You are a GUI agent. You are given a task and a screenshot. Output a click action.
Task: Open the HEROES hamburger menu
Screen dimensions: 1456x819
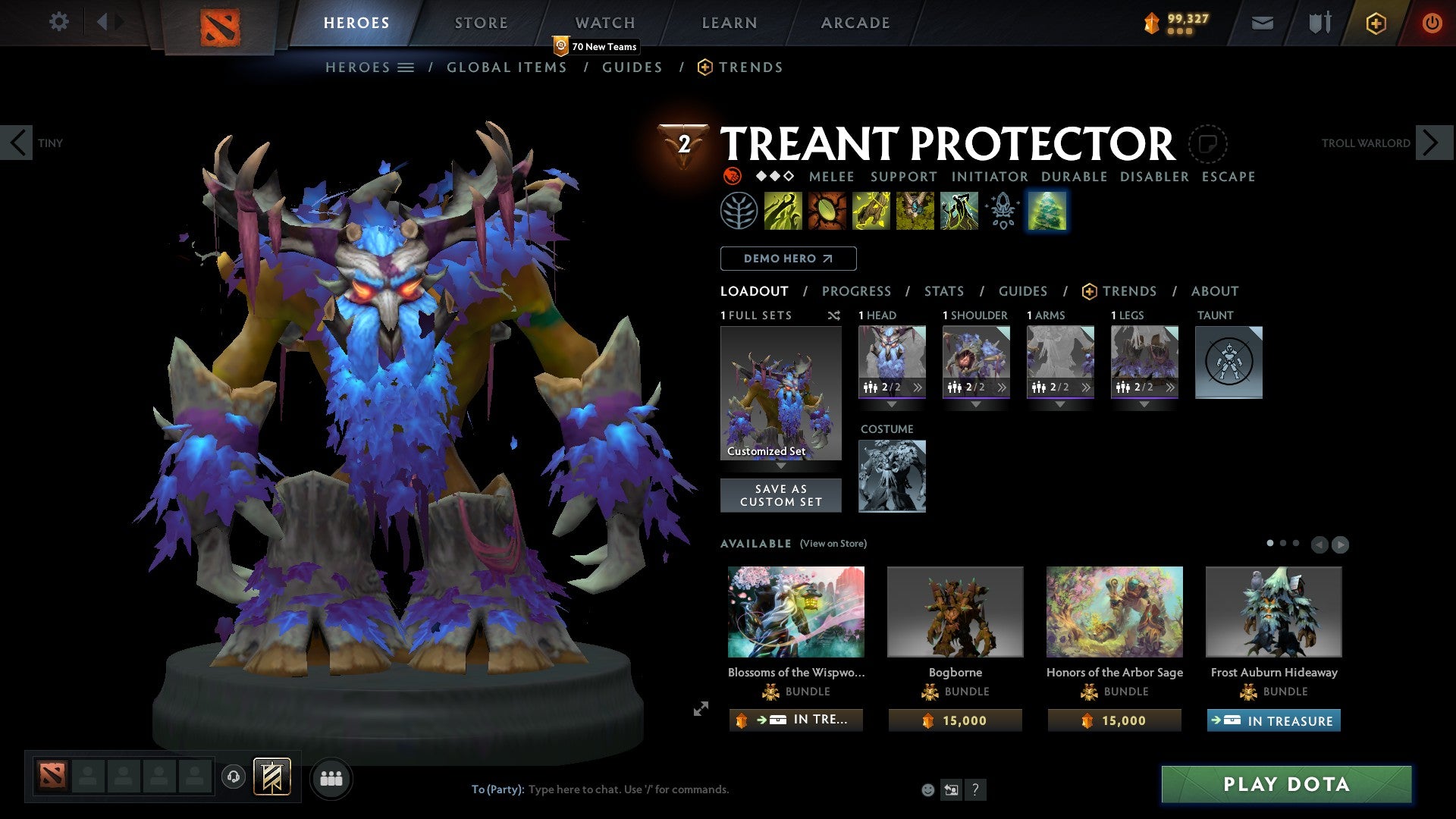[x=407, y=67]
